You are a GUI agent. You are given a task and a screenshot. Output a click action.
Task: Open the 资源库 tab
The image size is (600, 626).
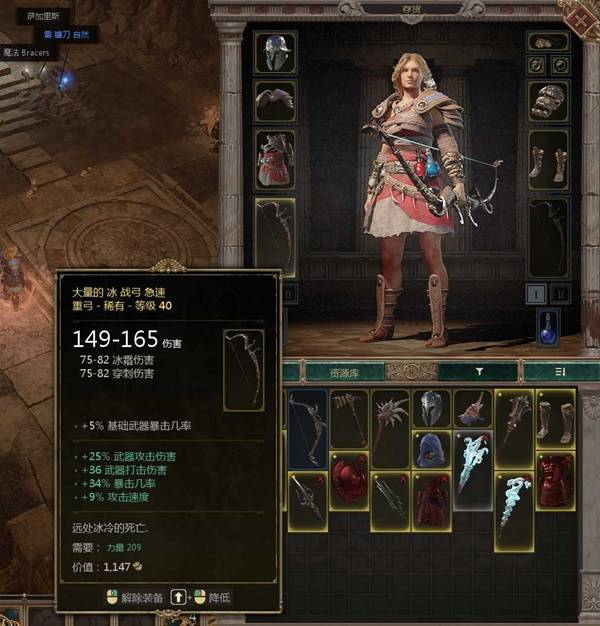pyautogui.click(x=343, y=372)
